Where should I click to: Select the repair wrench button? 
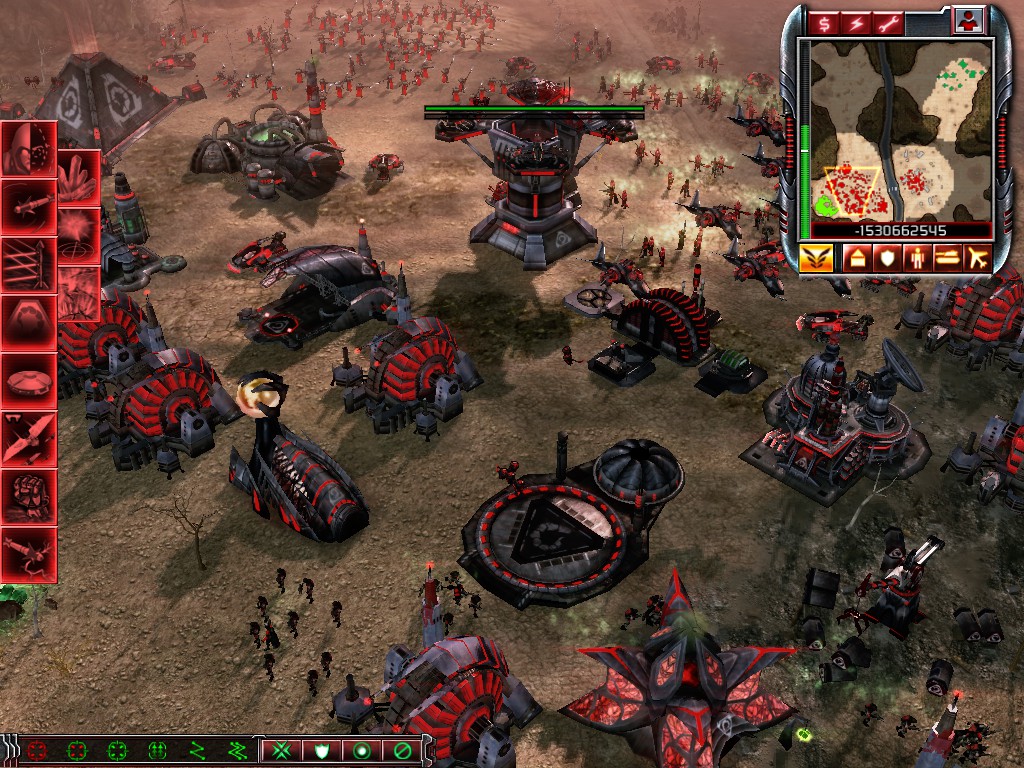[886, 21]
